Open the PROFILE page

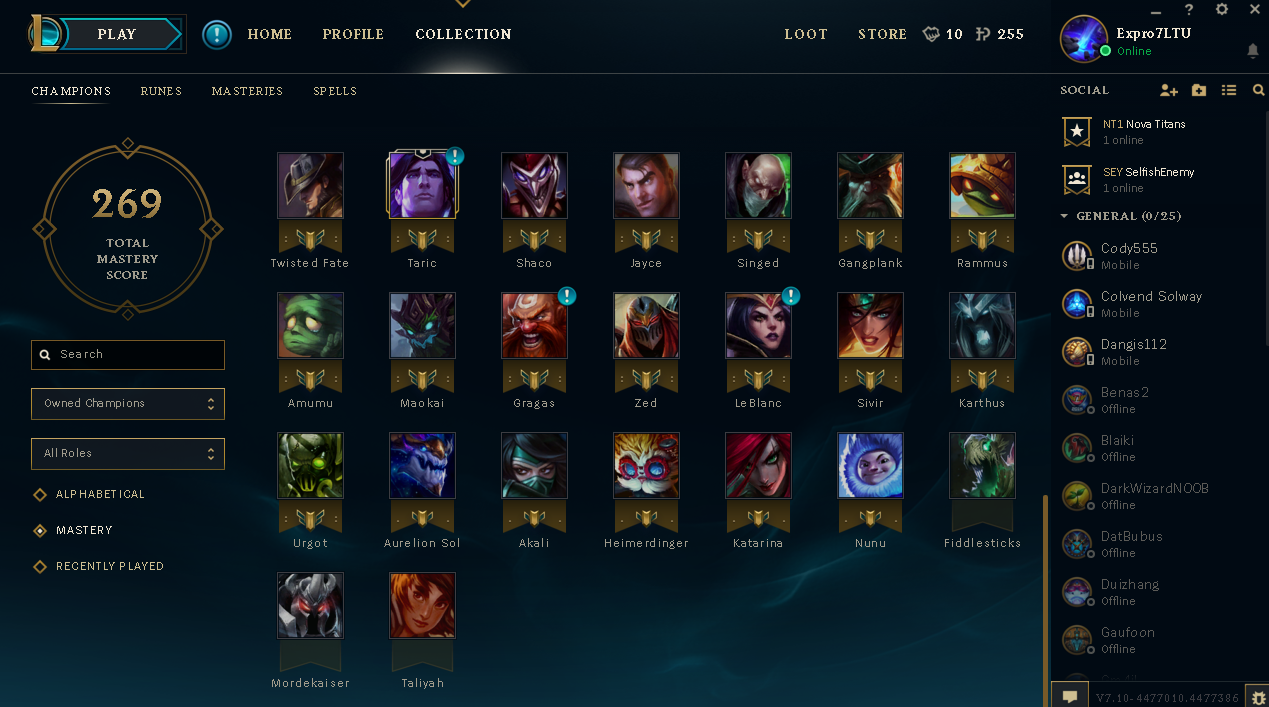click(353, 34)
